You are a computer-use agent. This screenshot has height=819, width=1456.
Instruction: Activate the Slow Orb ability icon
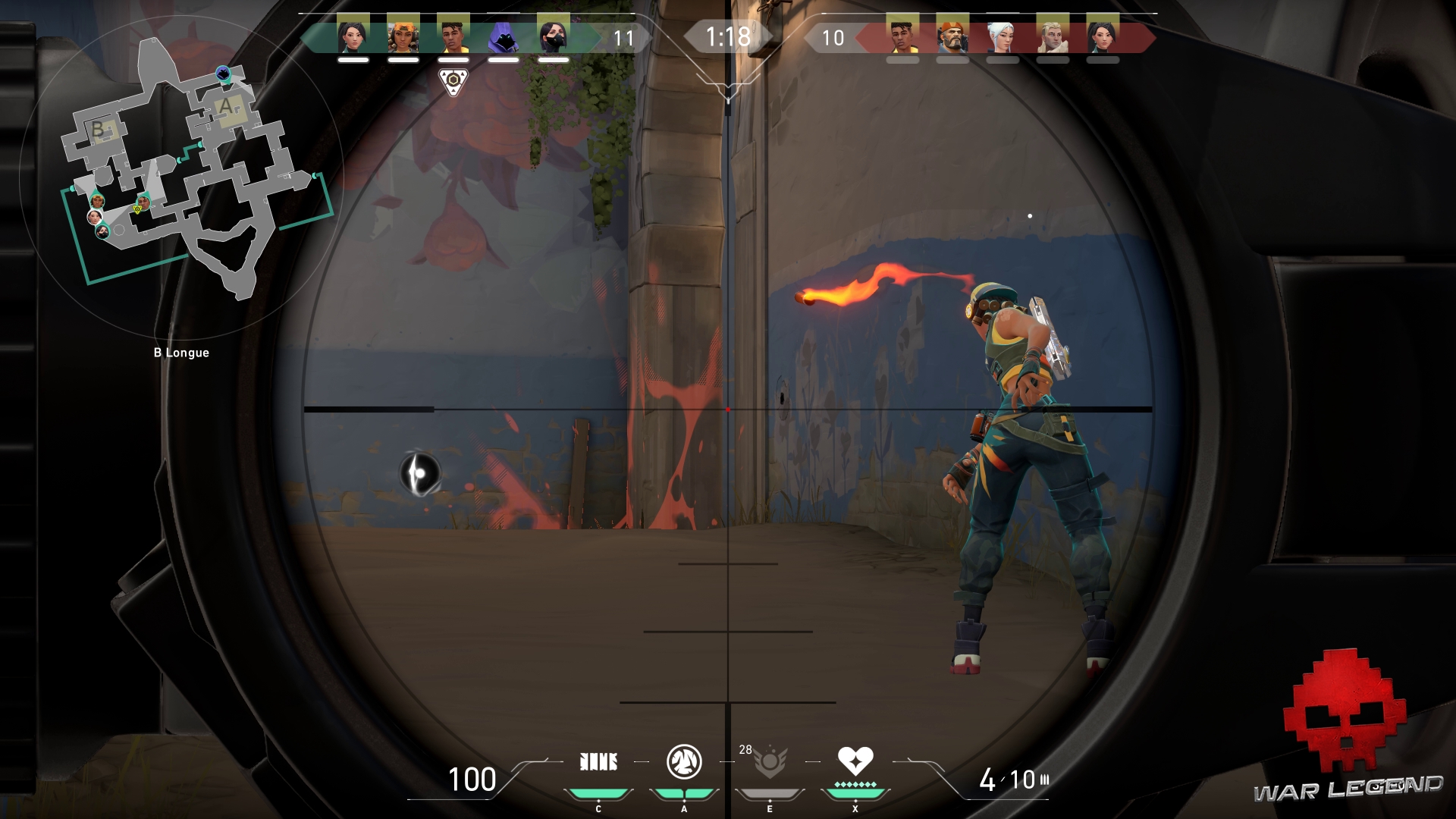click(x=684, y=762)
